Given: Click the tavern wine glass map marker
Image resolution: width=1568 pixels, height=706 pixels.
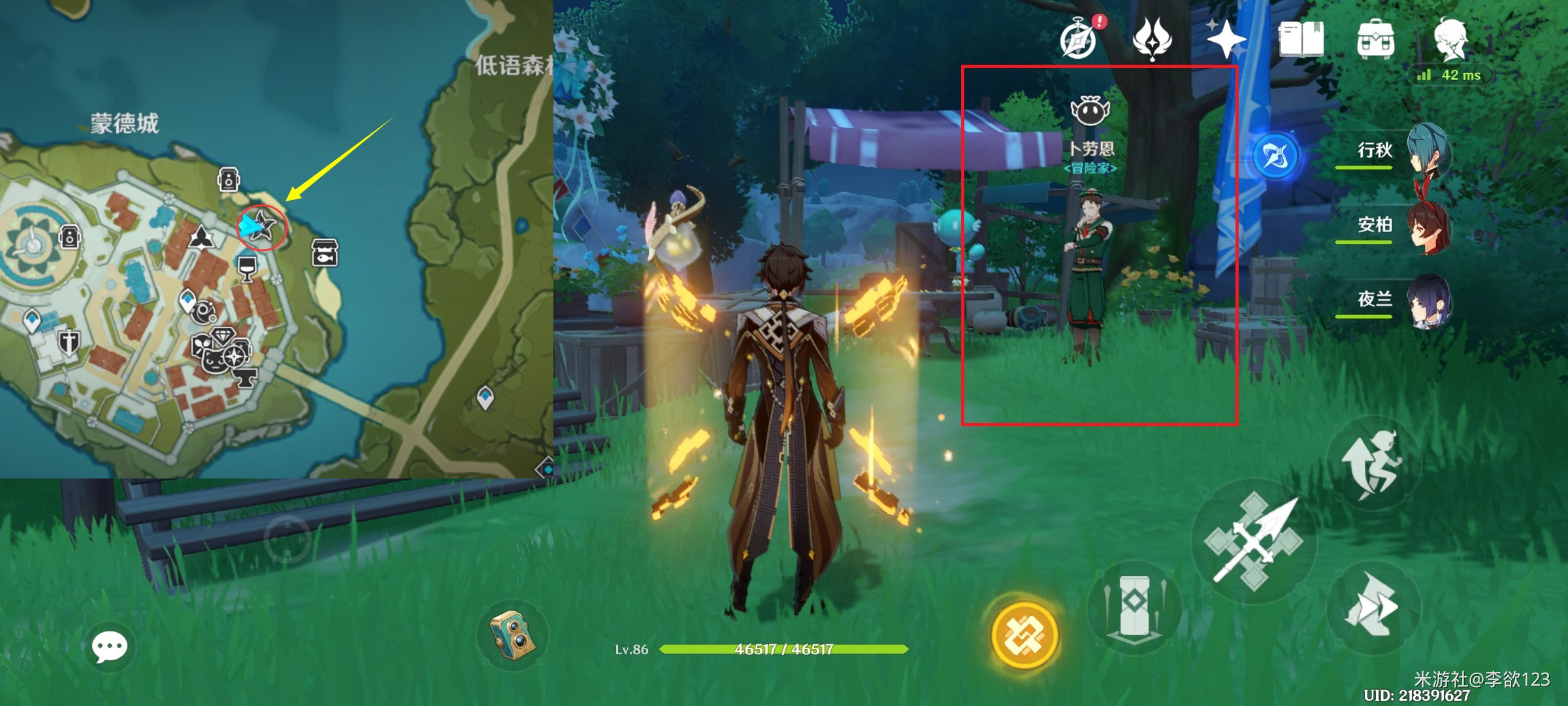Looking at the screenshot, I should tap(247, 268).
